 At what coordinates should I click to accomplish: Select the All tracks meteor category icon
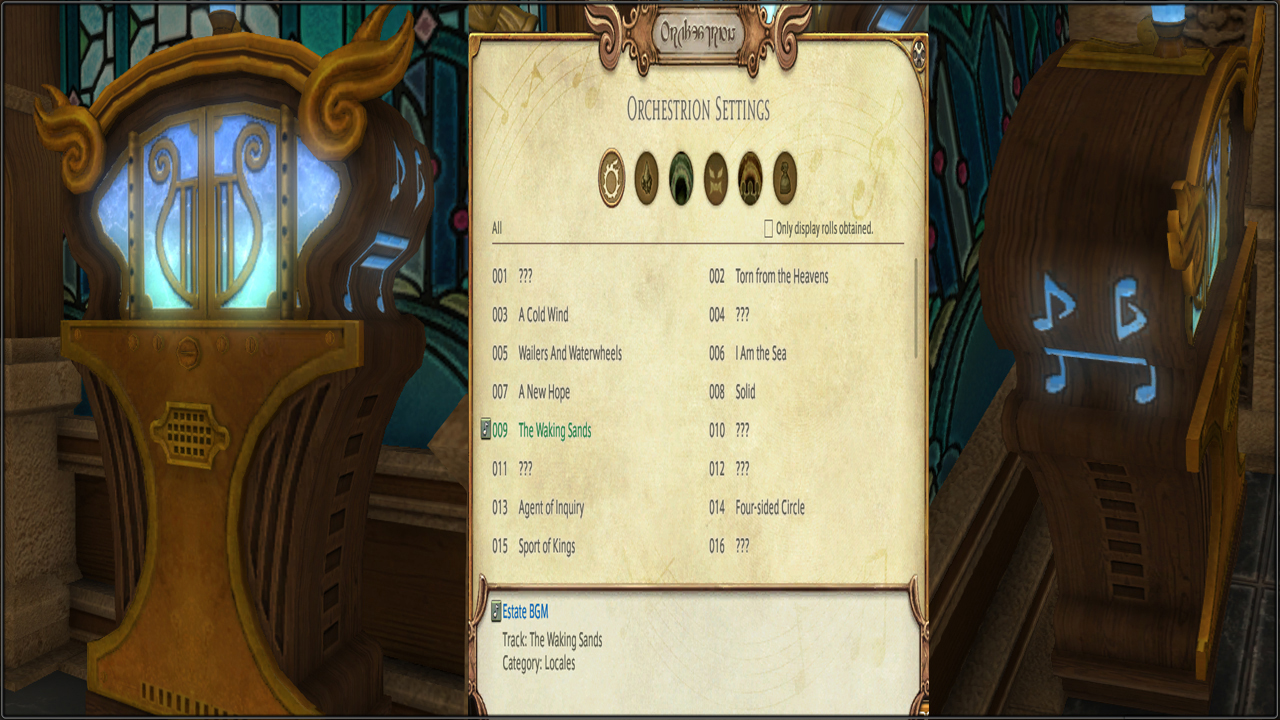click(x=611, y=178)
